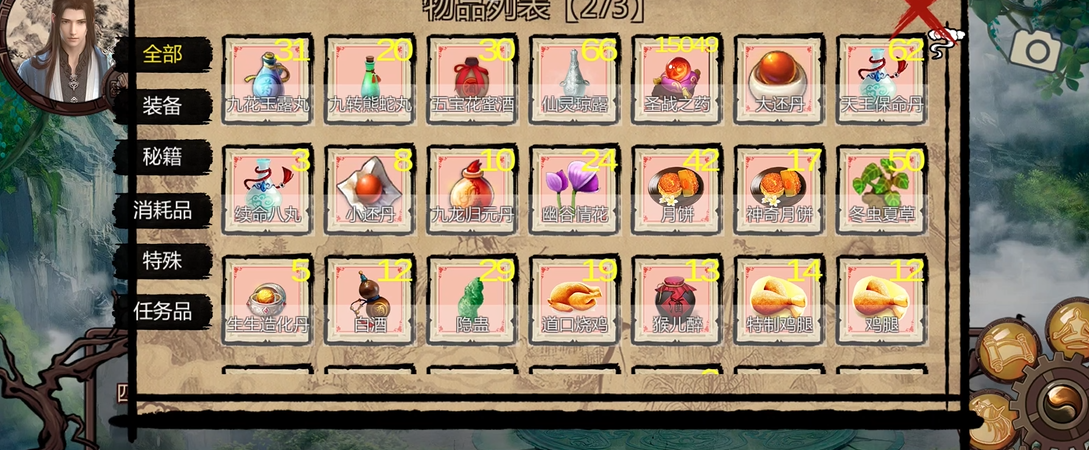Screen dimensions: 1089x450
Task: Select the 秘籍 category tab
Action: click(x=162, y=156)
